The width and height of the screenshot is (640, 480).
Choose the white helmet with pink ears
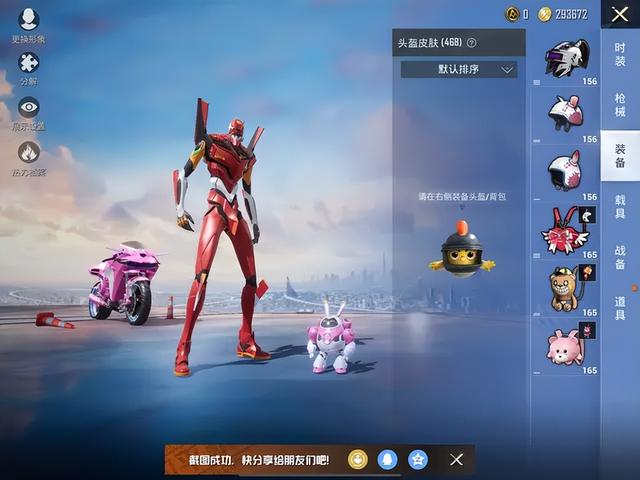567,113
